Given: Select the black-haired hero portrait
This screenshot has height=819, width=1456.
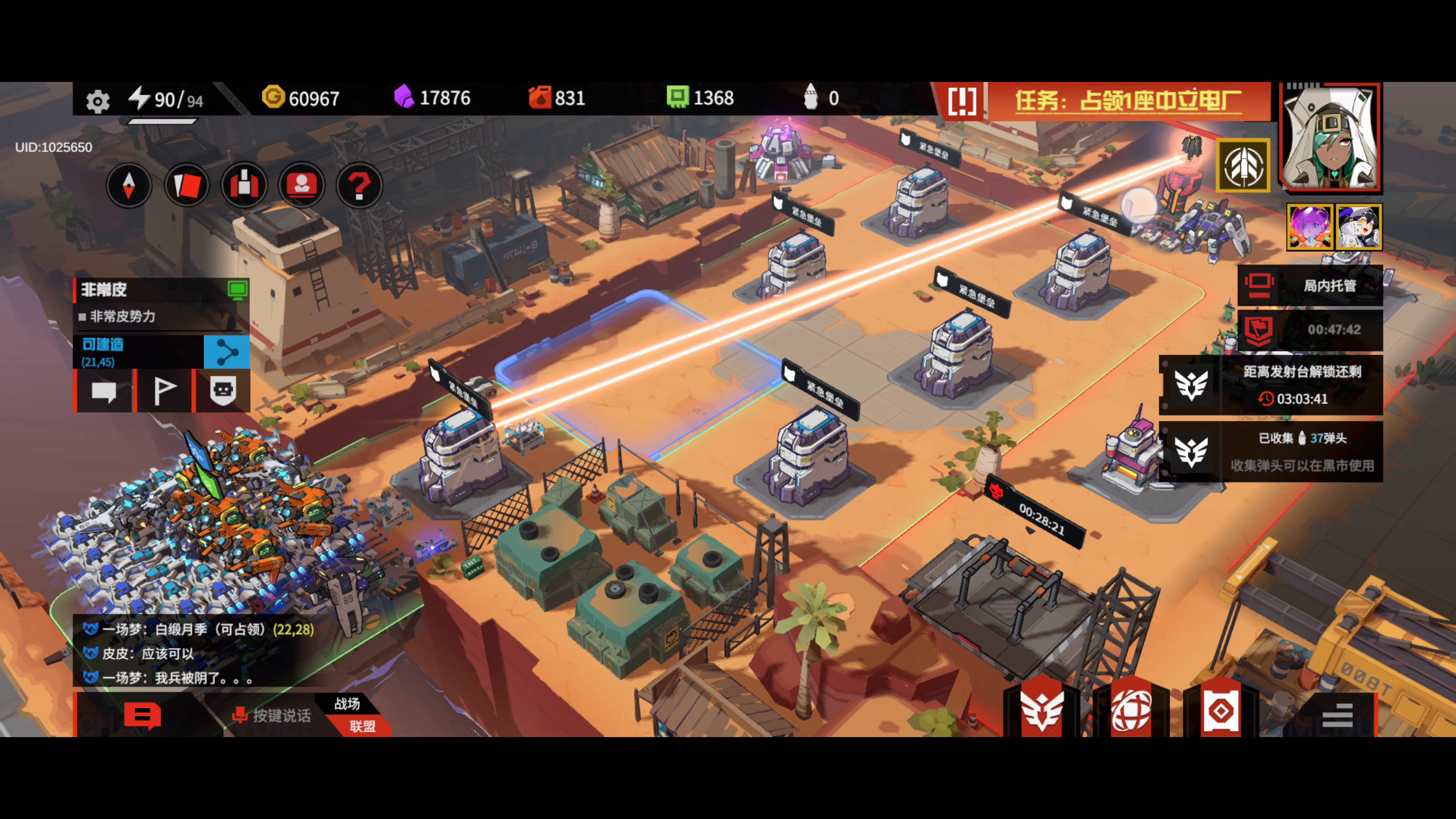Looking at the screenshot, I should [1359, 227].
